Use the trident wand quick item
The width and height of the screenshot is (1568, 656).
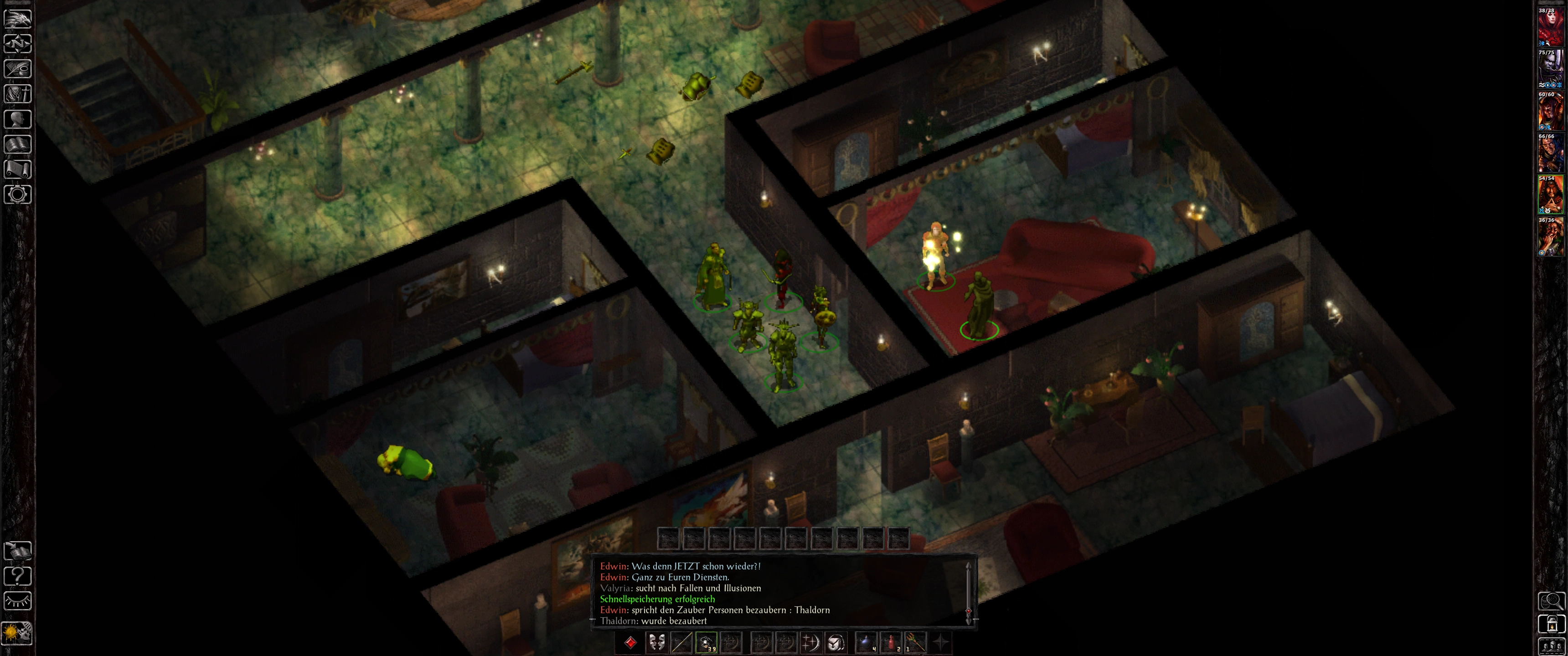pos(915,643)
